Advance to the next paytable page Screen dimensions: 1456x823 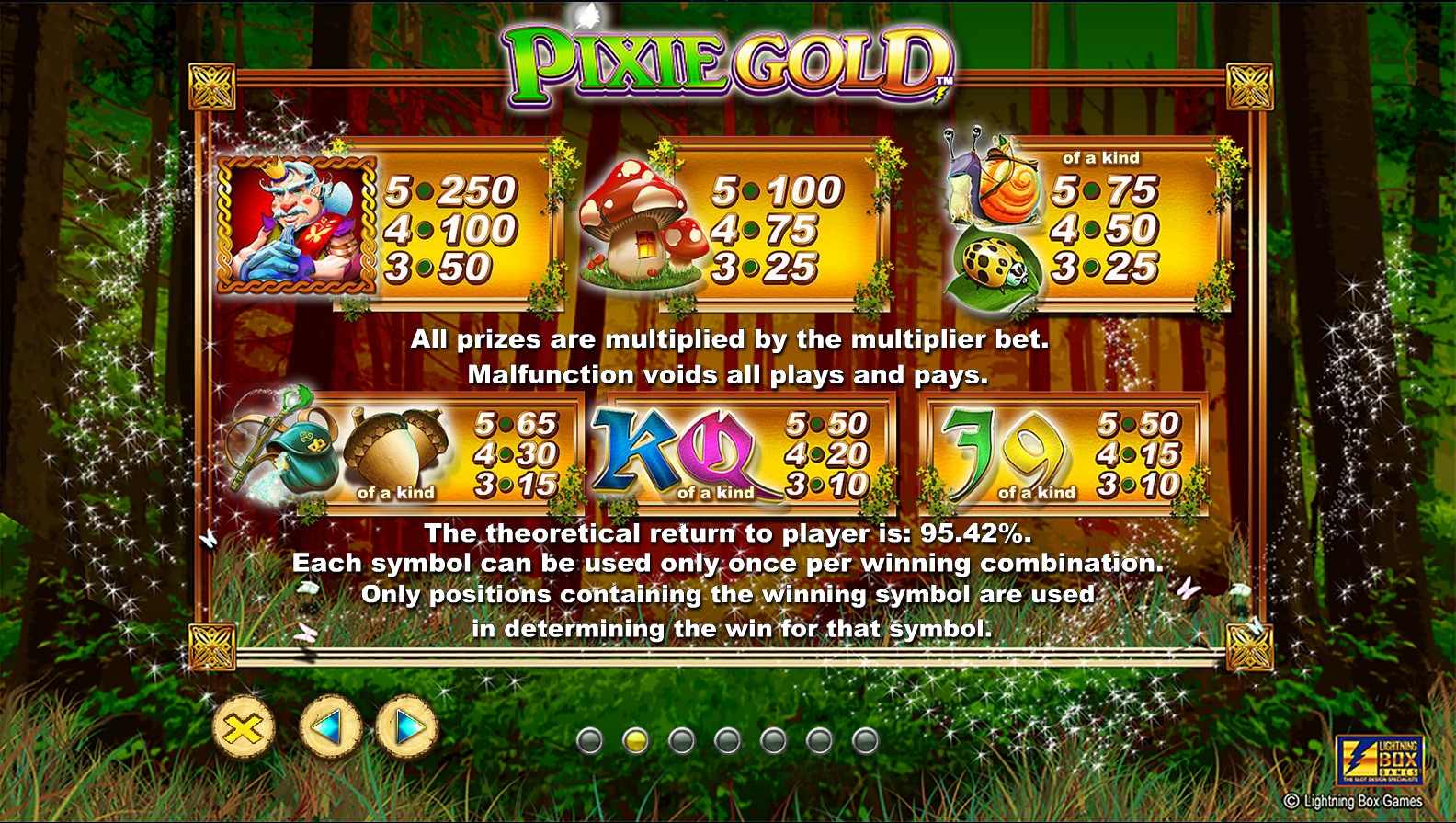(406, 727)
